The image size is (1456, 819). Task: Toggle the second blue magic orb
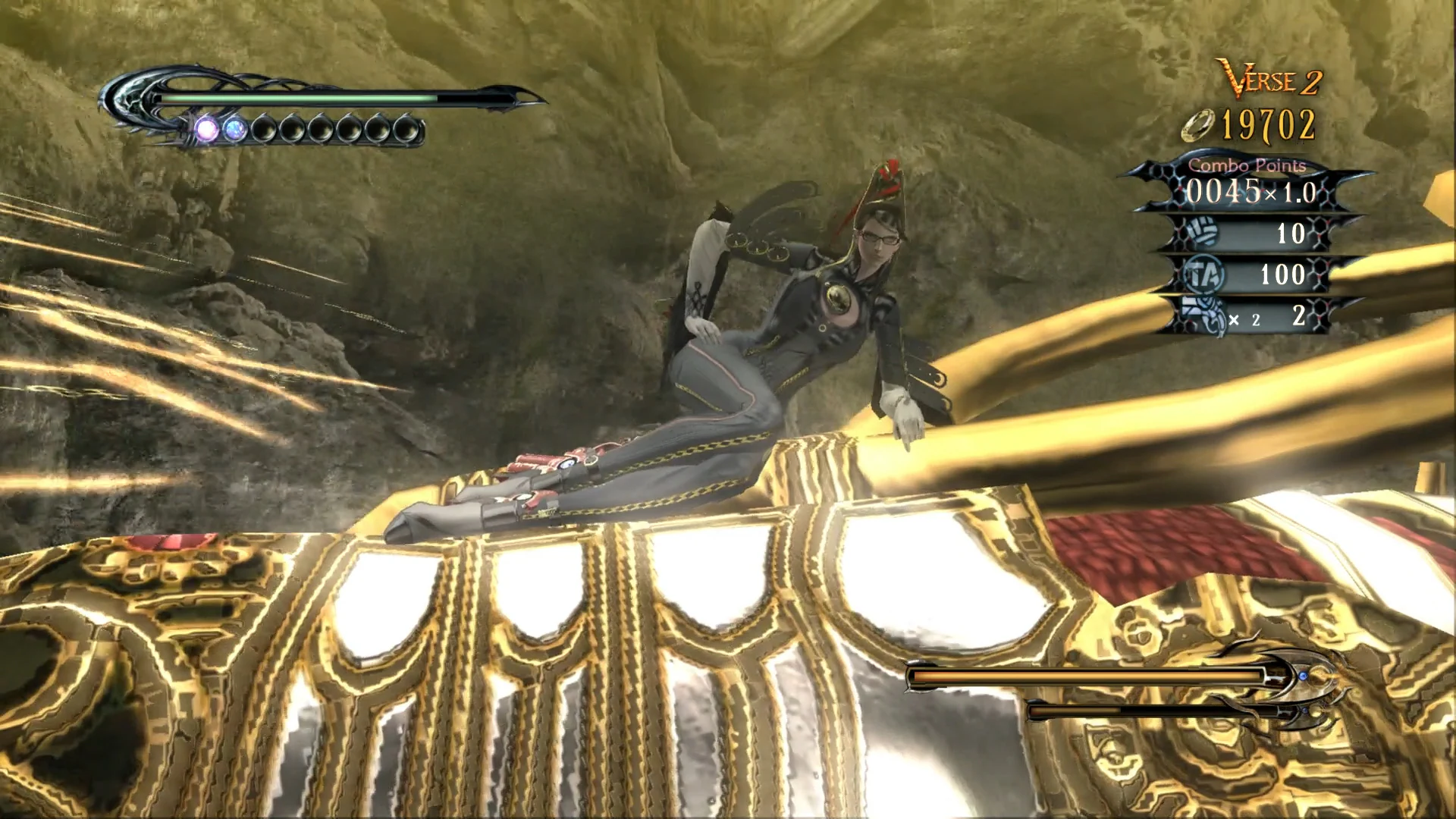pyautogui.click(x=236, y=129)
